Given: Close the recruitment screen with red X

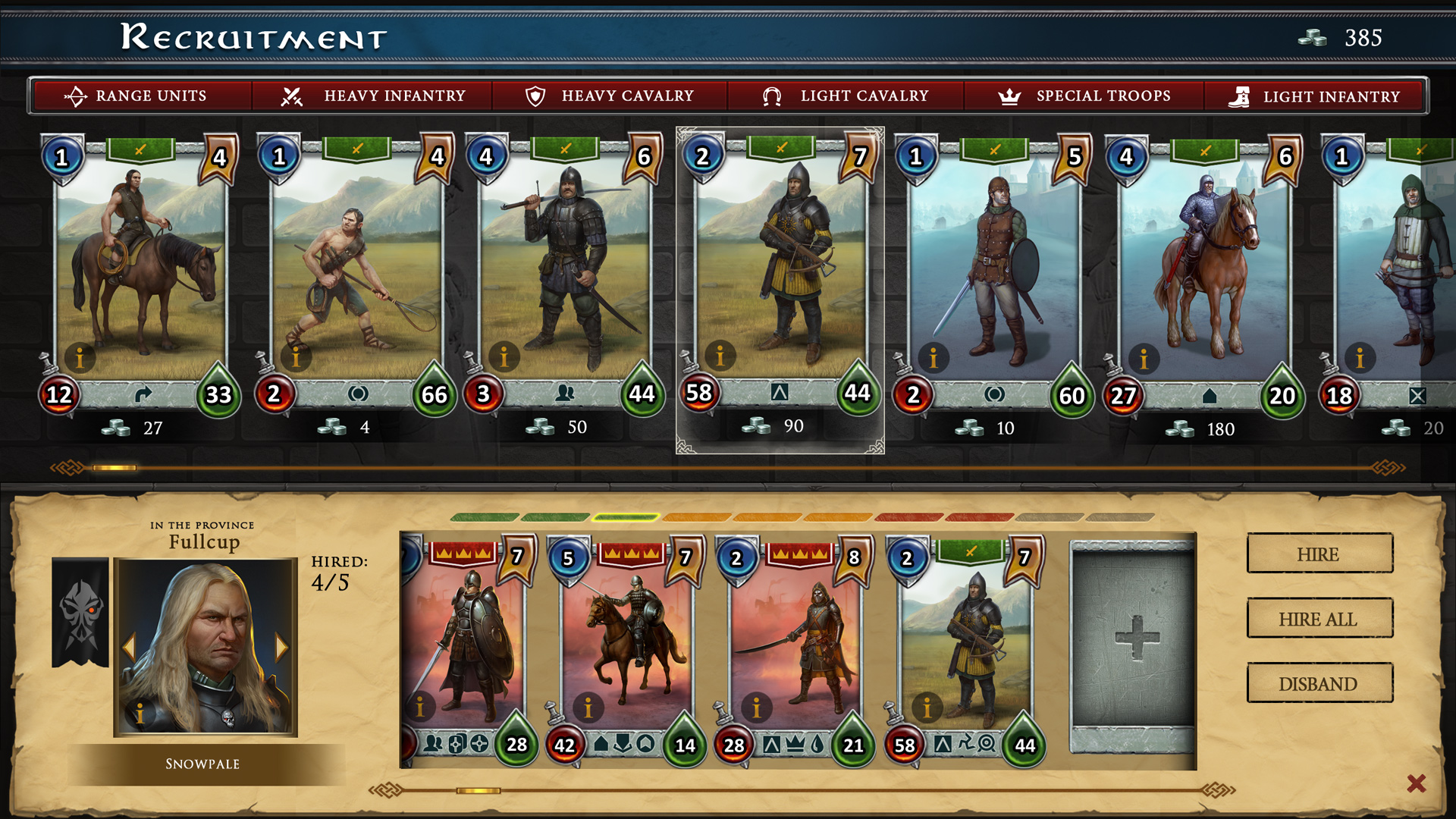Looking at the screenshot, I should point(1416,783).
